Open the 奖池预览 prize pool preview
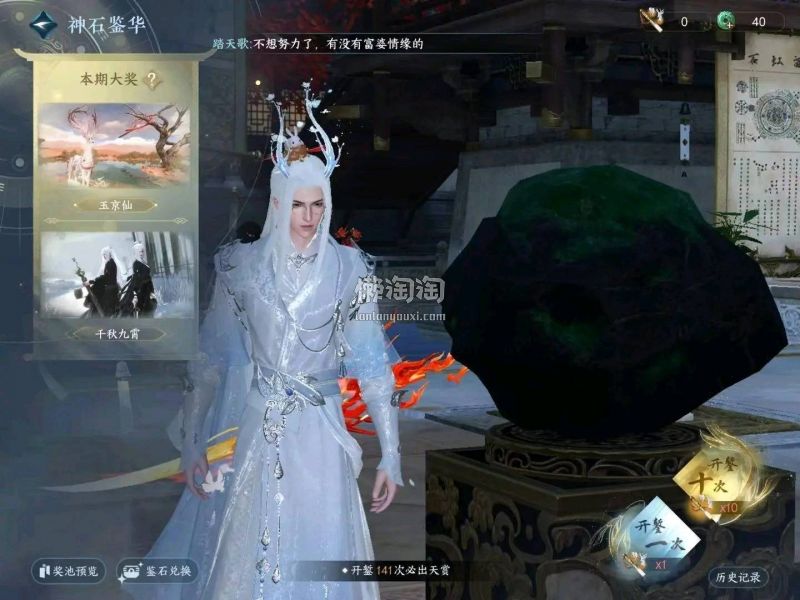 pos(69,572)
